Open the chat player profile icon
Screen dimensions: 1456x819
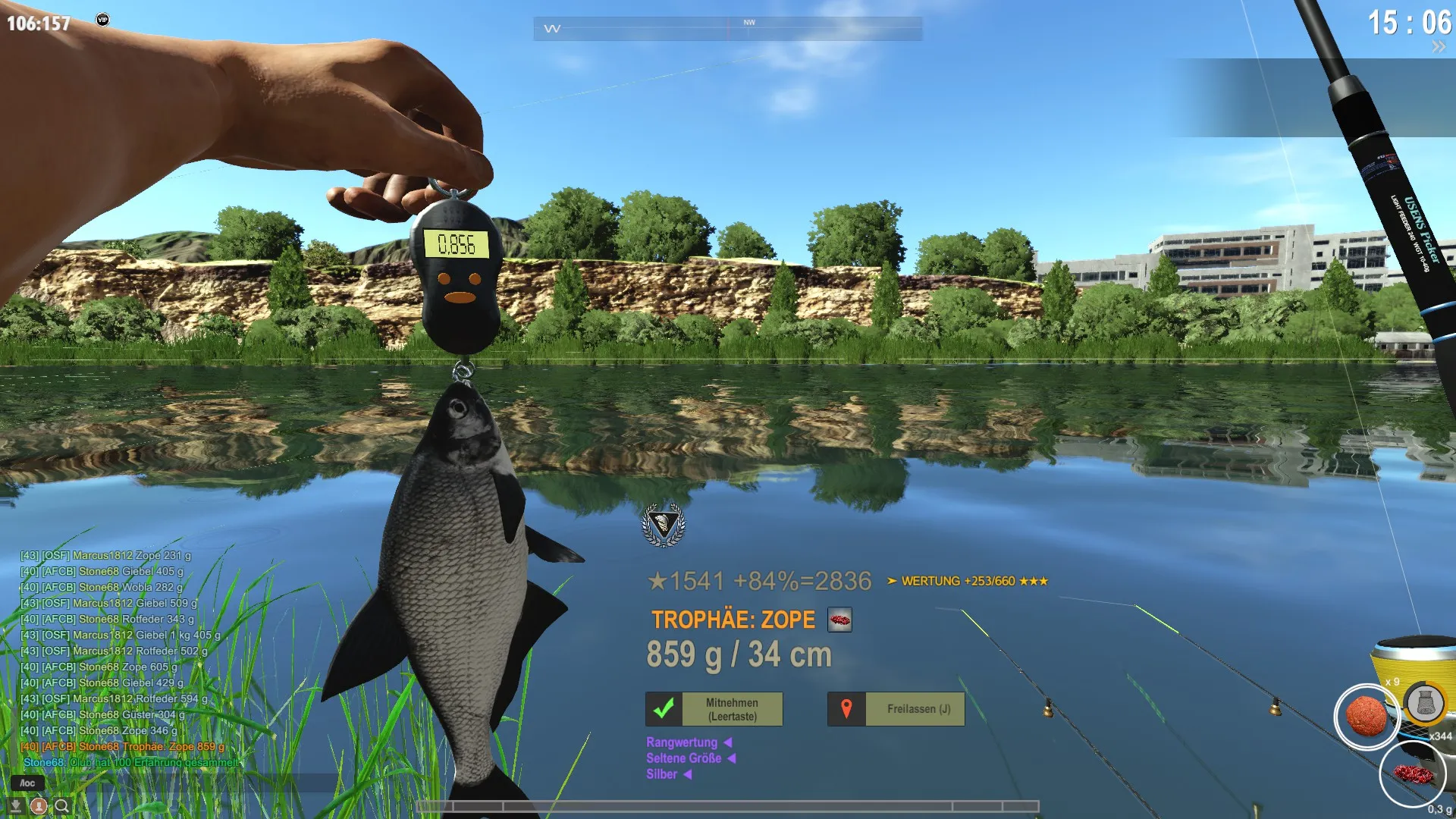pos(39,805)
